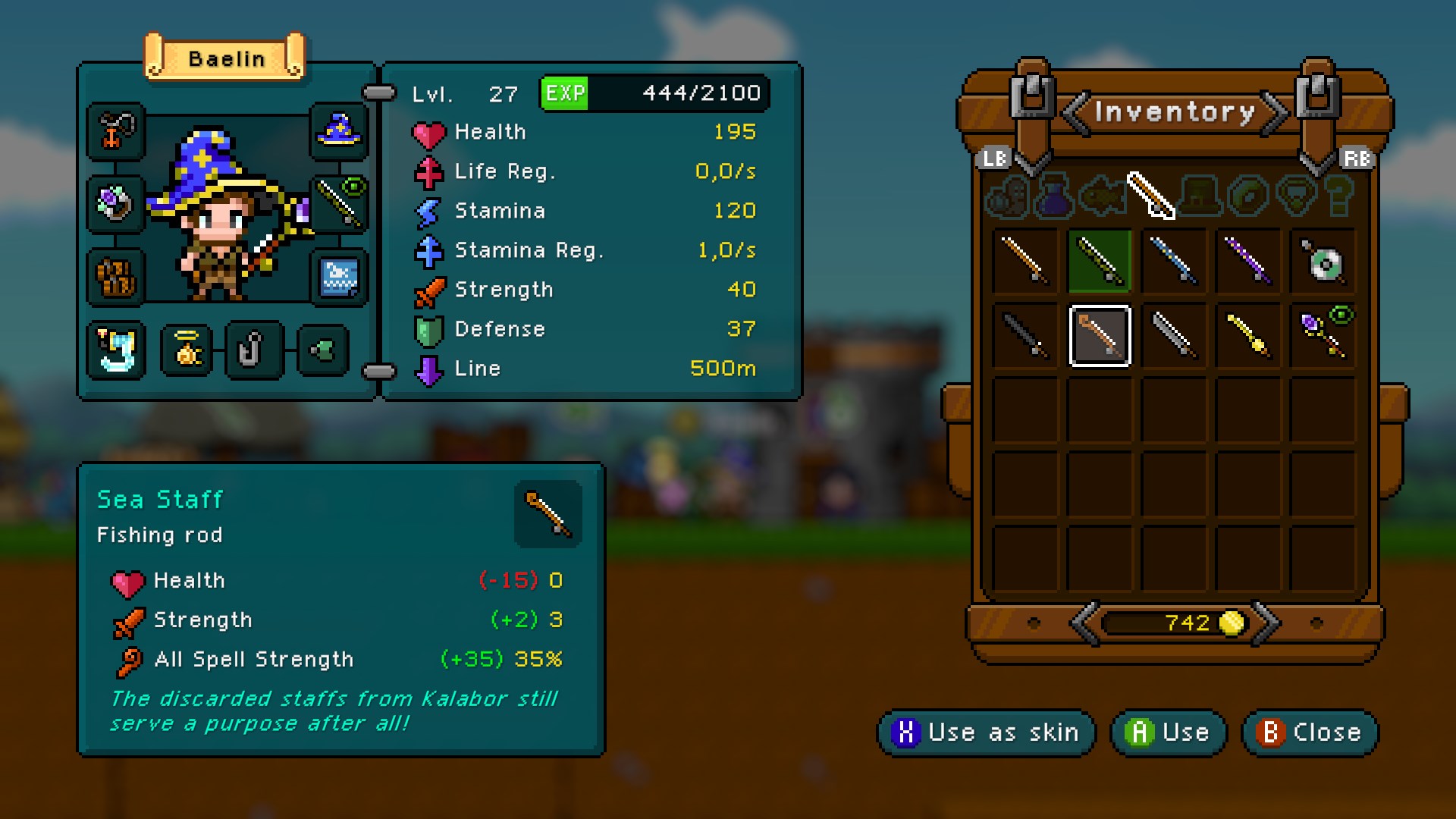
Task: Open the question mark category tab
Action: tap(1340, 196)
